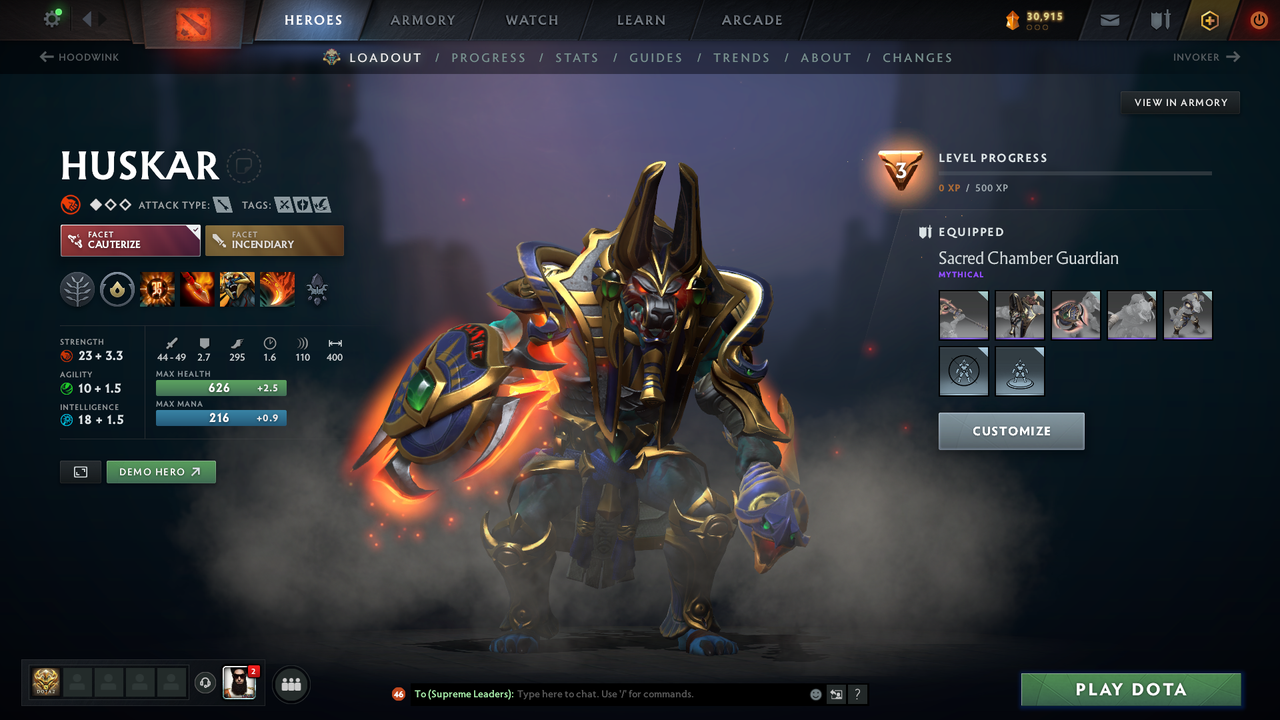
Task: Click the XP level progress bar
Action: tap(1075, 172)
